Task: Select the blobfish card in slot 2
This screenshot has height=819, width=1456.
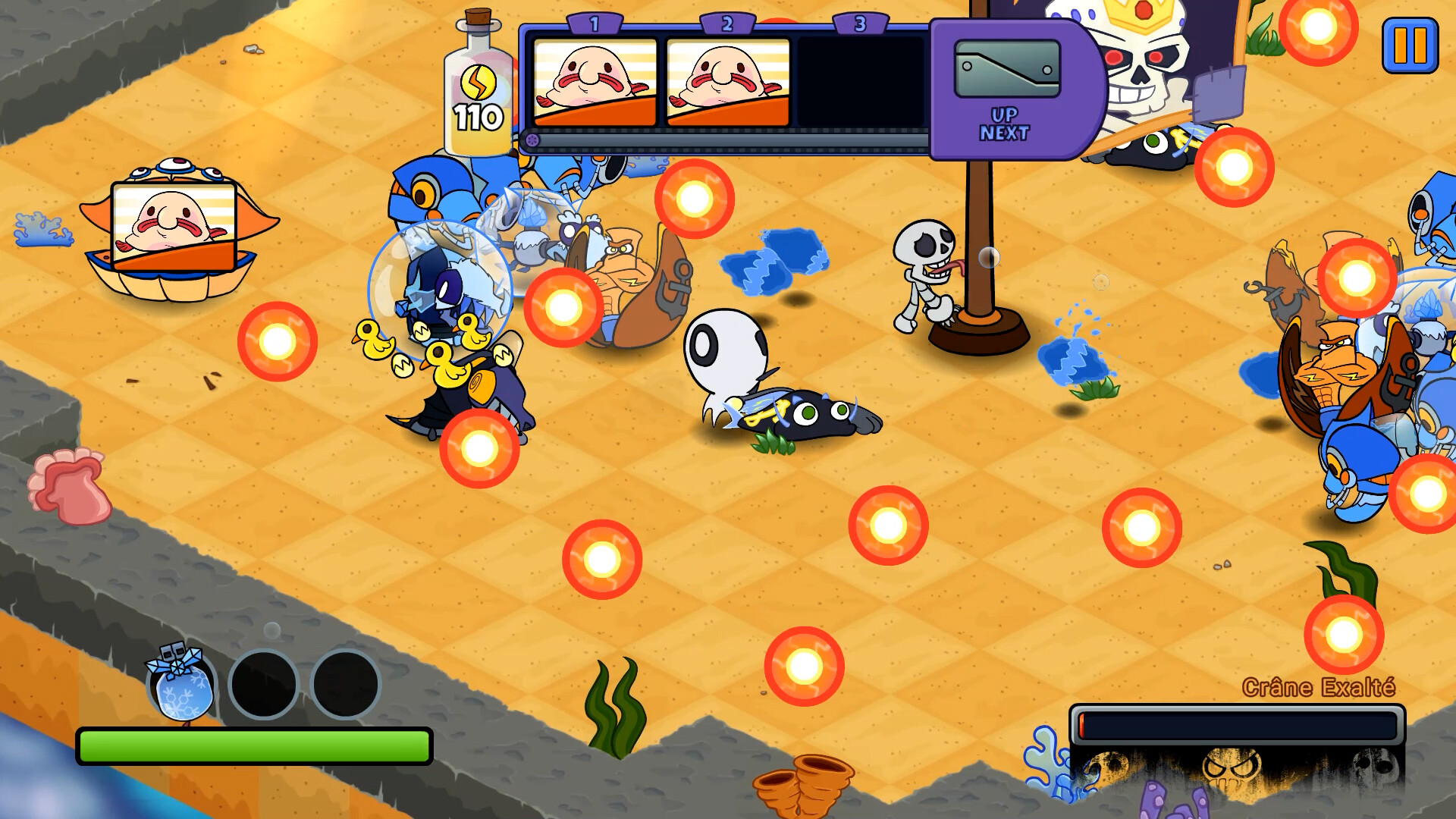Action: pos(729,83)
